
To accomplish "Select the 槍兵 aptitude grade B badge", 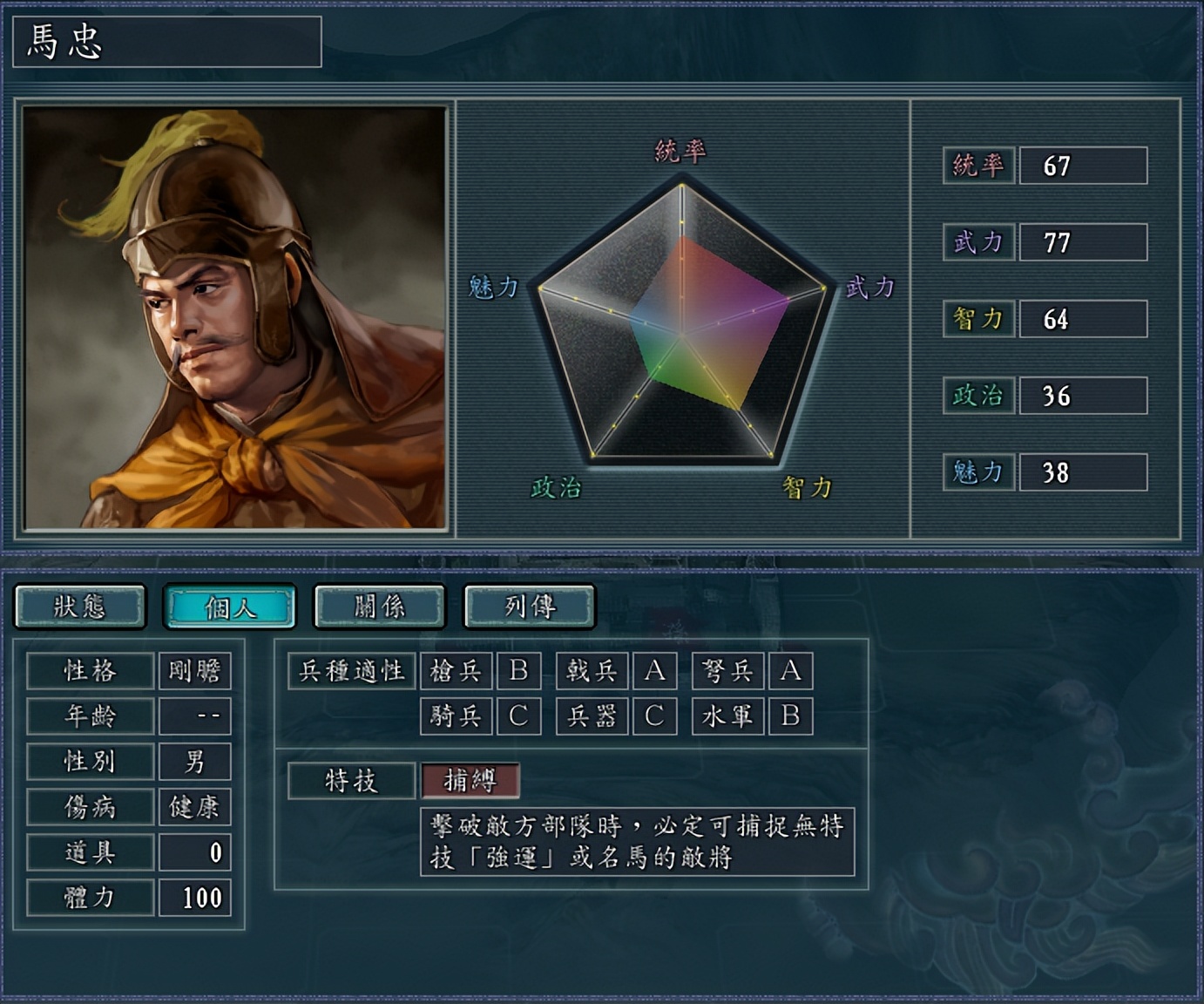I will [x=518, y=671].
